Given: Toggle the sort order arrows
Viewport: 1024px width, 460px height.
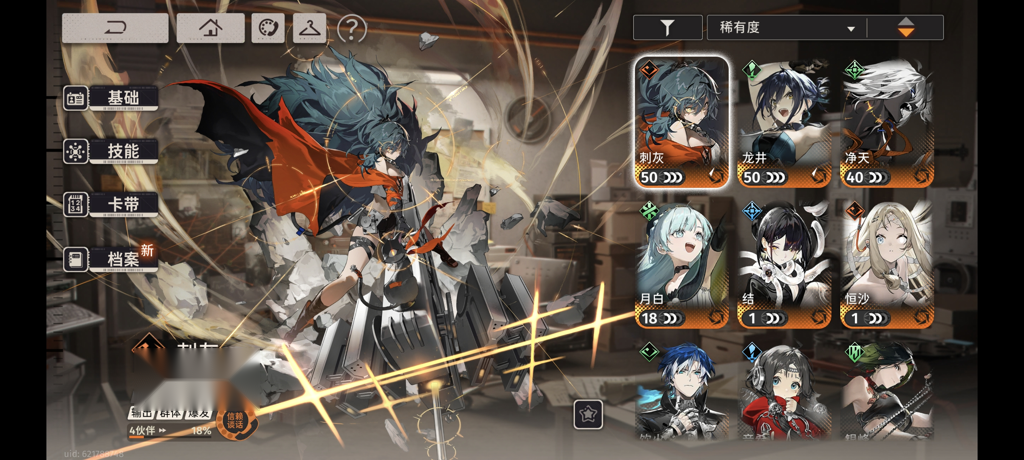Looking at the screenshot, I should pyautogui.click(x=905, y=28).
